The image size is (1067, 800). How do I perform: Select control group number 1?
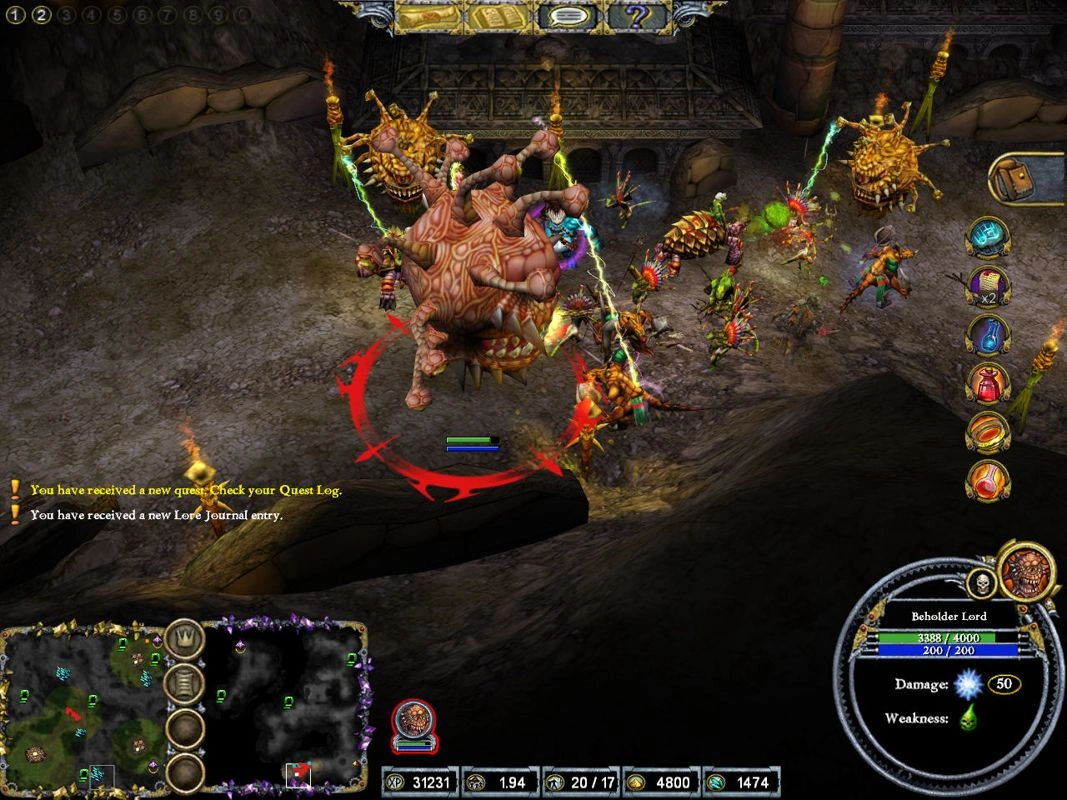pyautogui.click(x=16, y=15)
